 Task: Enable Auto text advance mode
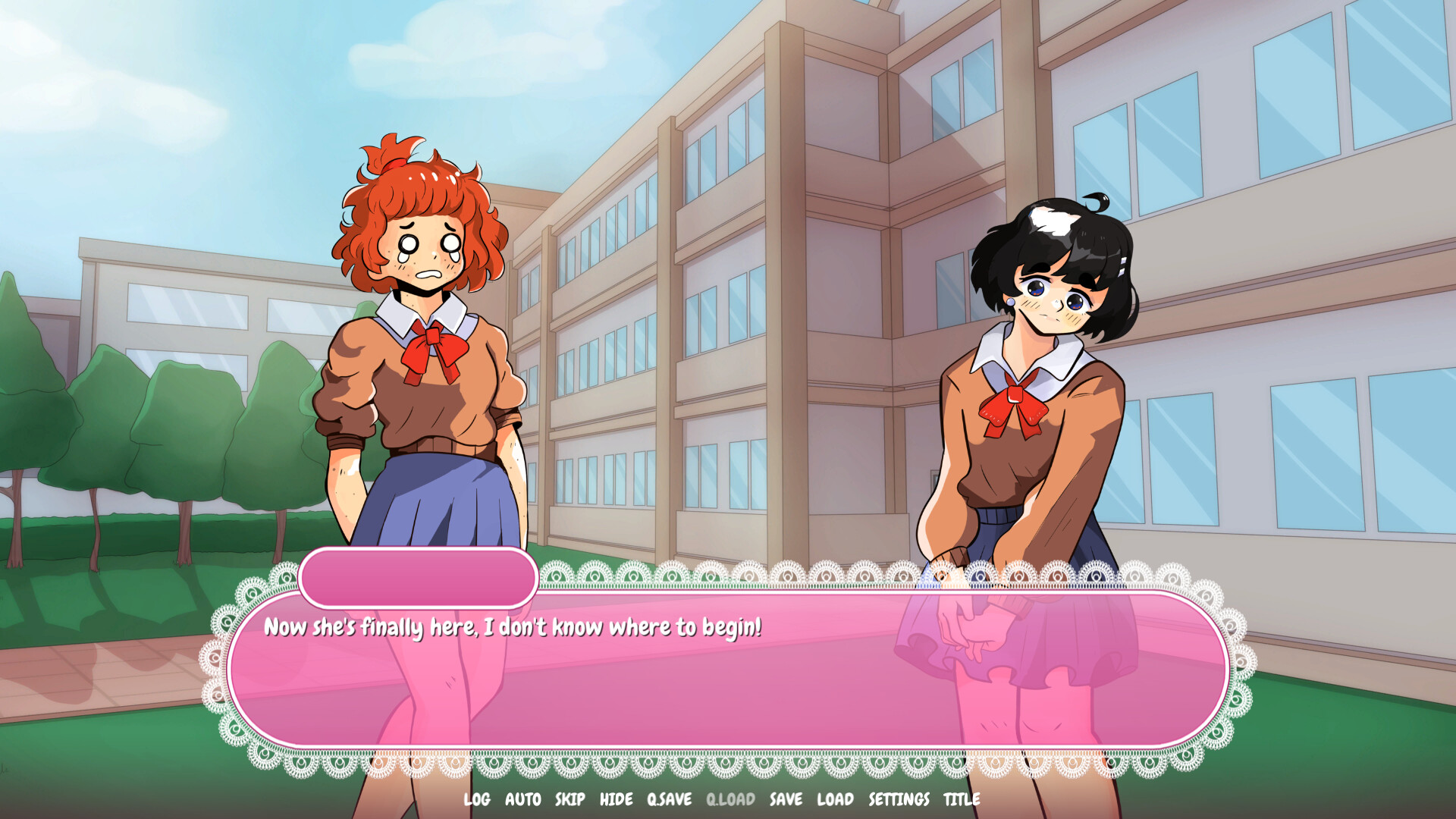point(522,799)
